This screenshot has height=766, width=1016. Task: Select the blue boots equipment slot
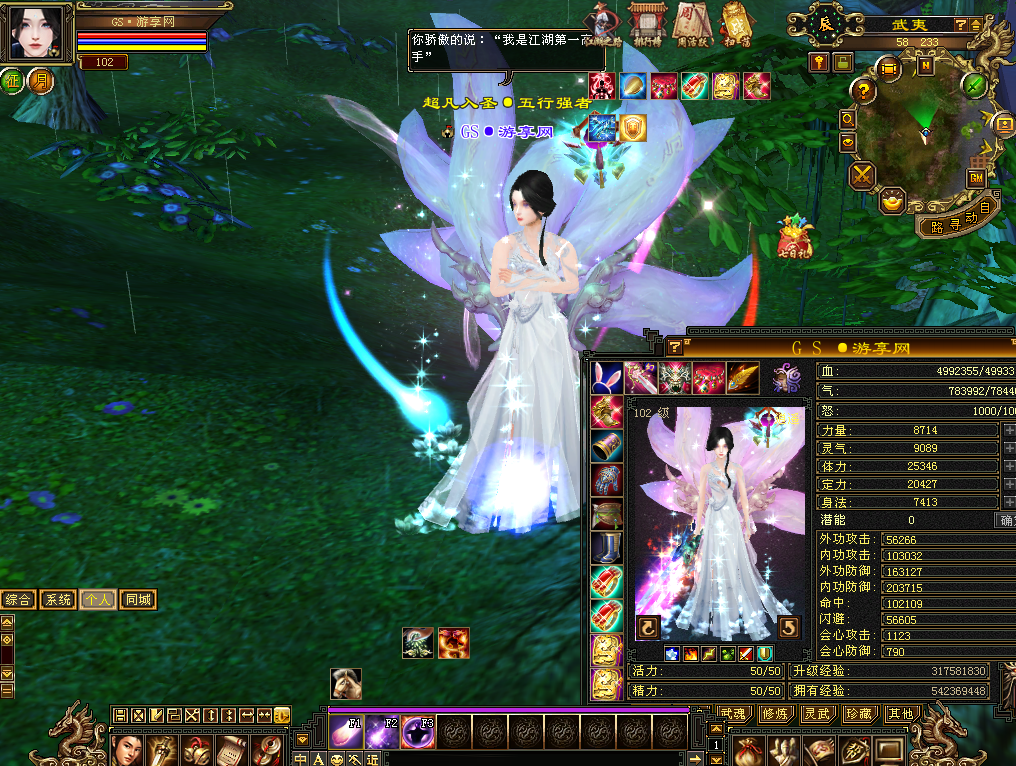tap(606, 547)
